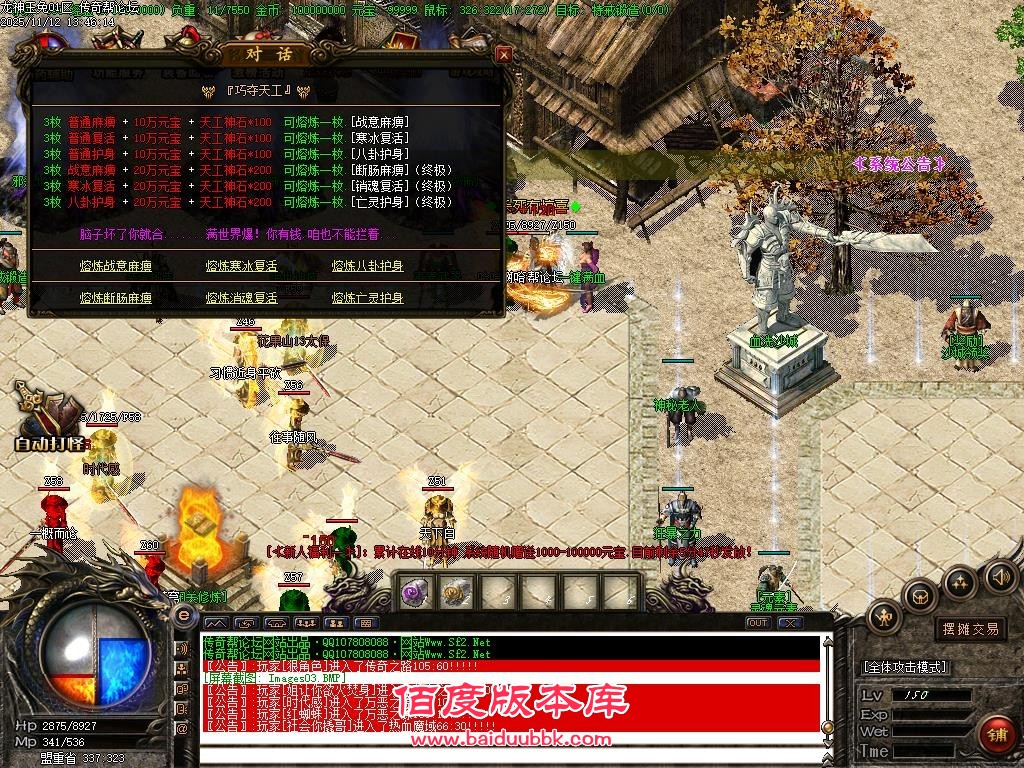1024x768 pixels.
Task: Pick the 熔炼亡灵护身 dialogue option
Action: pyautogui.click(x=367, y=298)
